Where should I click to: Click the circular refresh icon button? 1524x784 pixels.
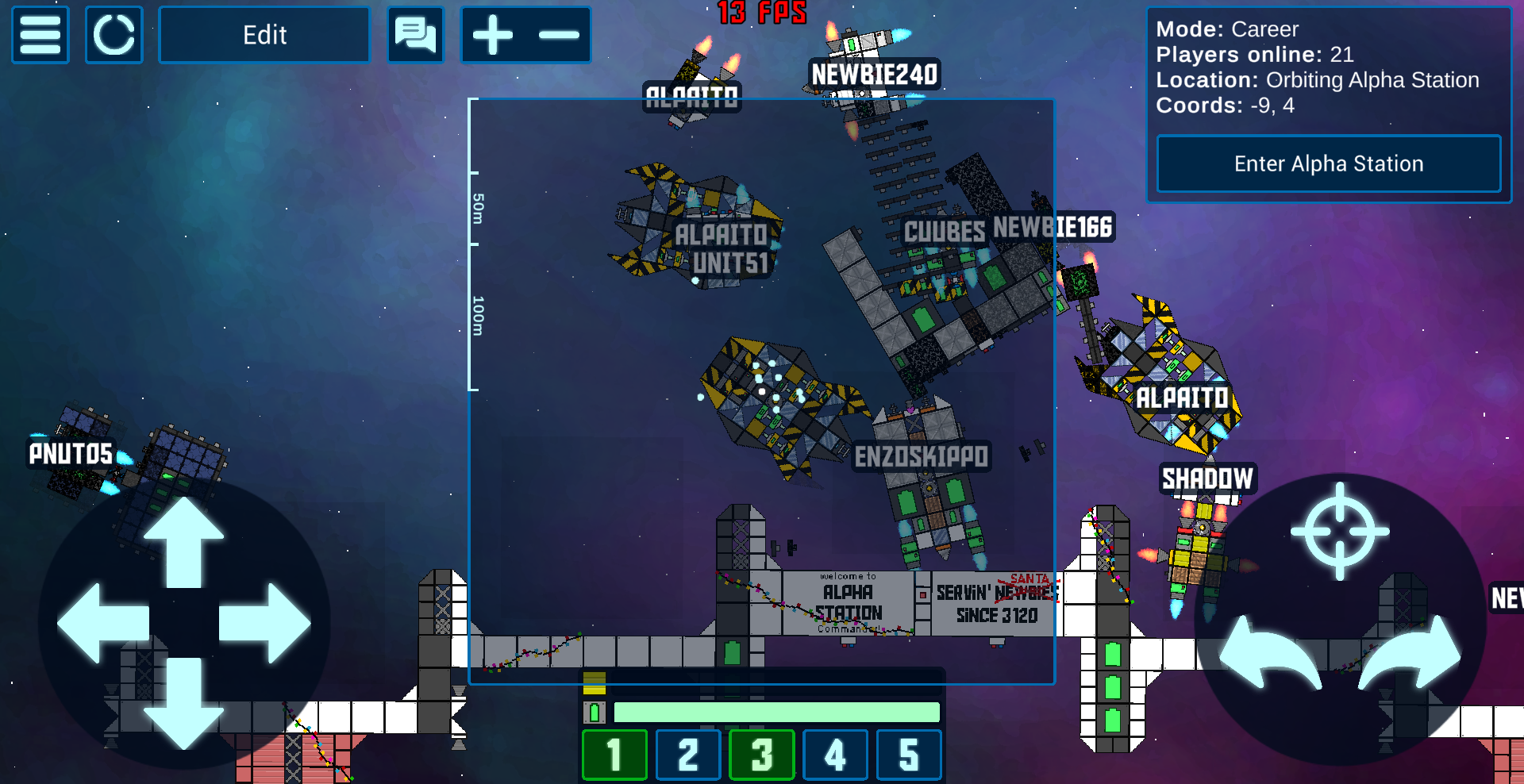(114, 35)
